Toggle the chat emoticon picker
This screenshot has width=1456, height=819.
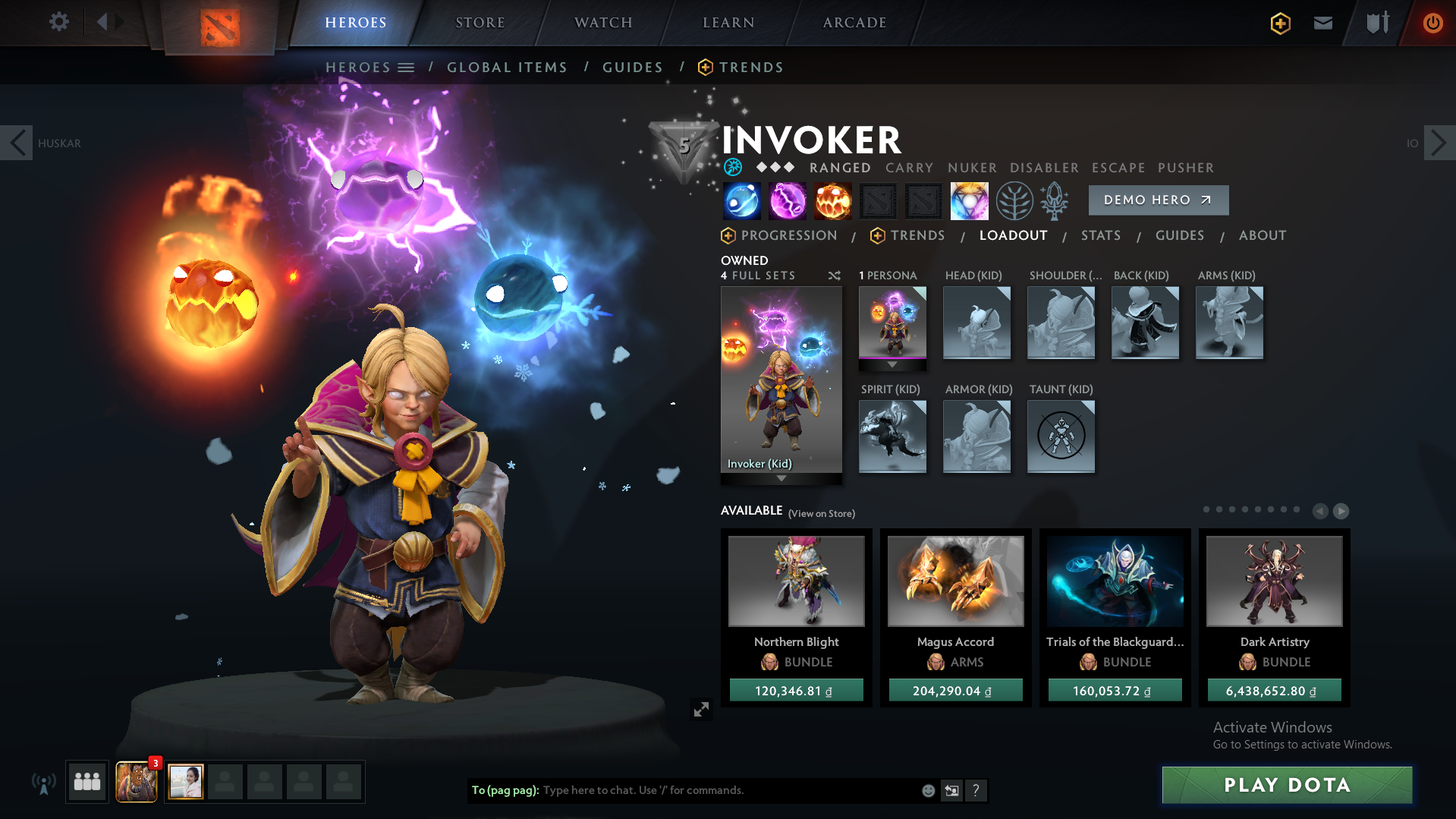(928, 790)
